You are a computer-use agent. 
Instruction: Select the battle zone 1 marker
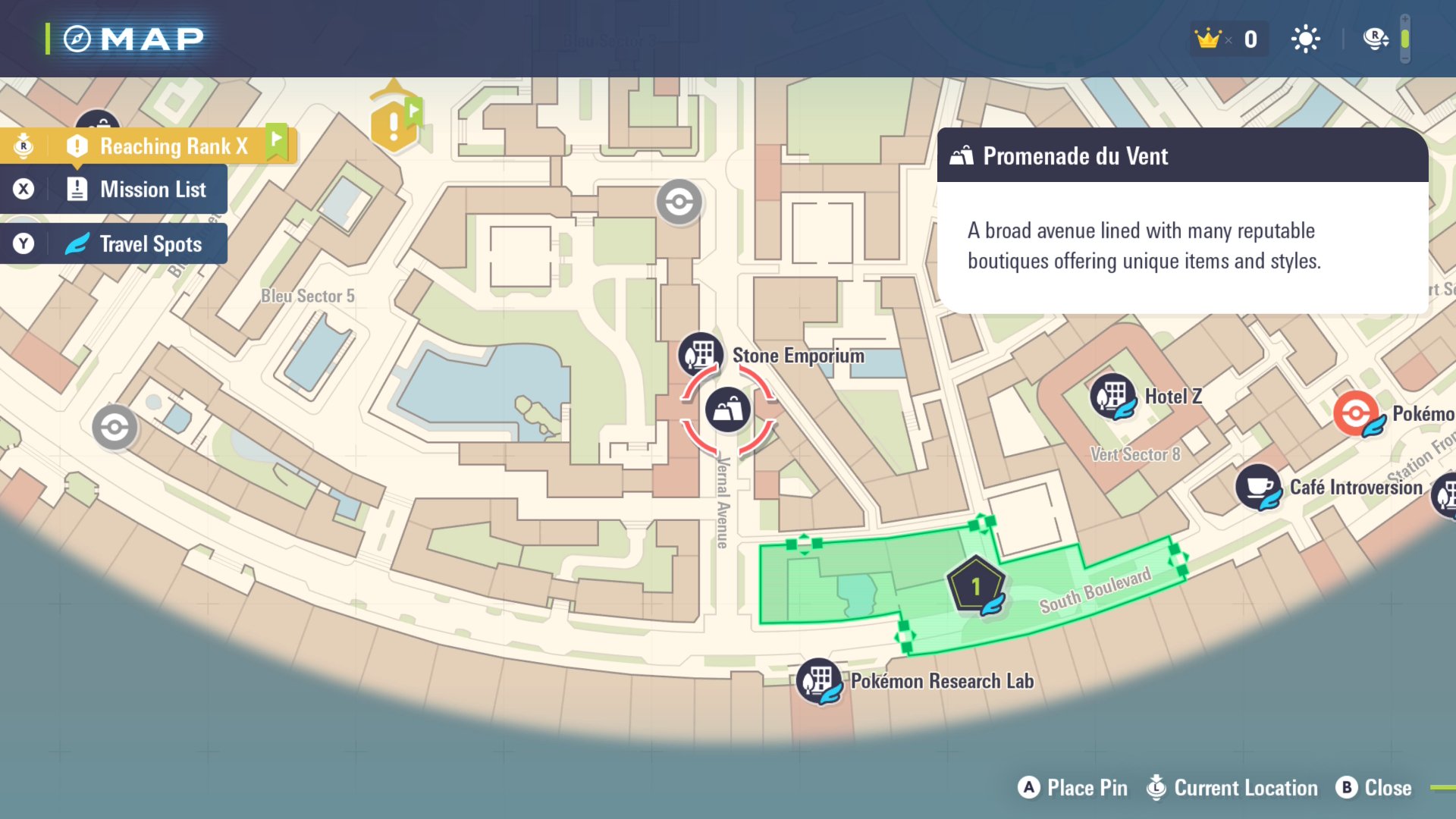coord(976,585)
